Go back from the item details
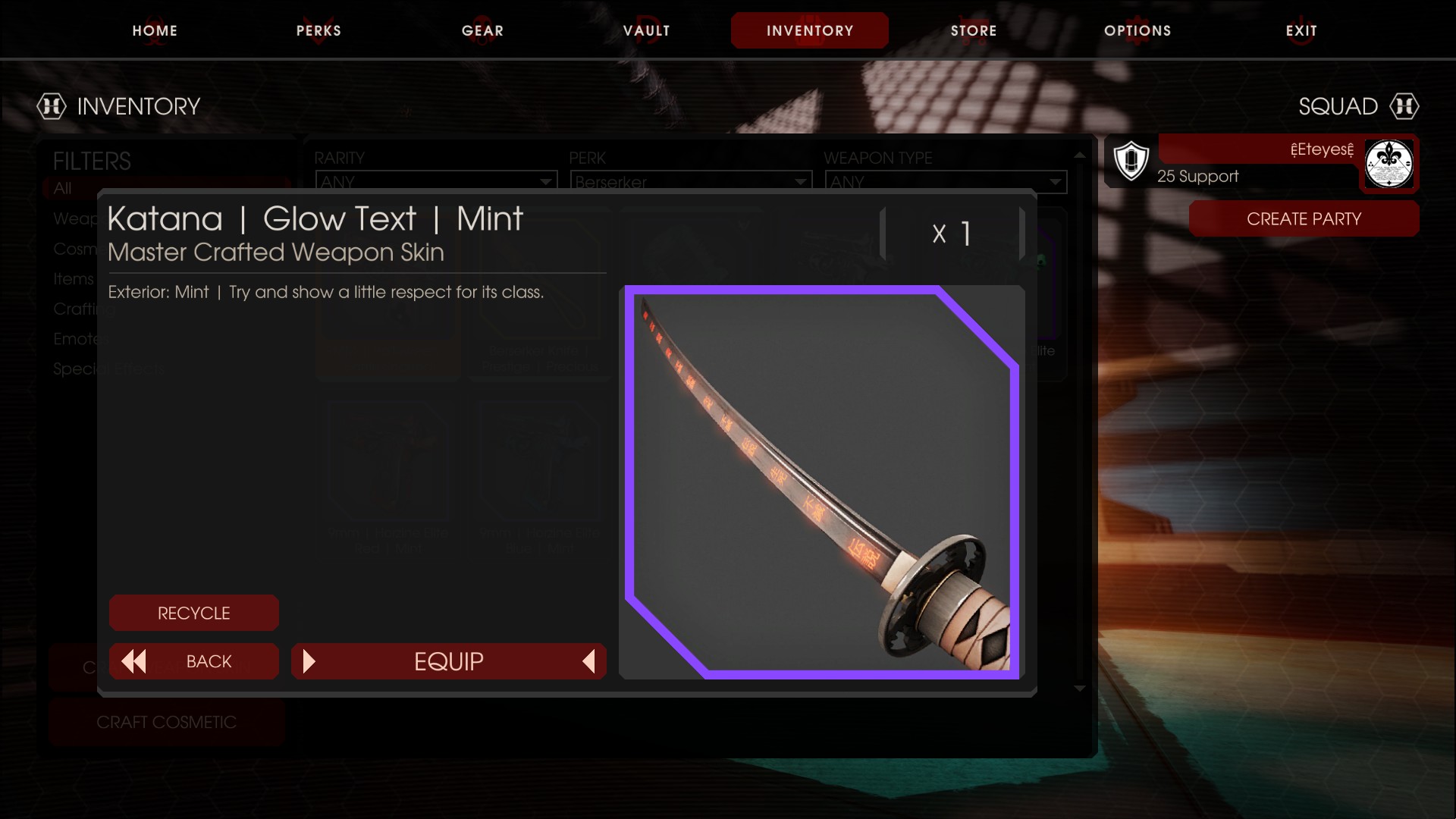Screen dimensions: 1456x819 [x=193, y=661]
